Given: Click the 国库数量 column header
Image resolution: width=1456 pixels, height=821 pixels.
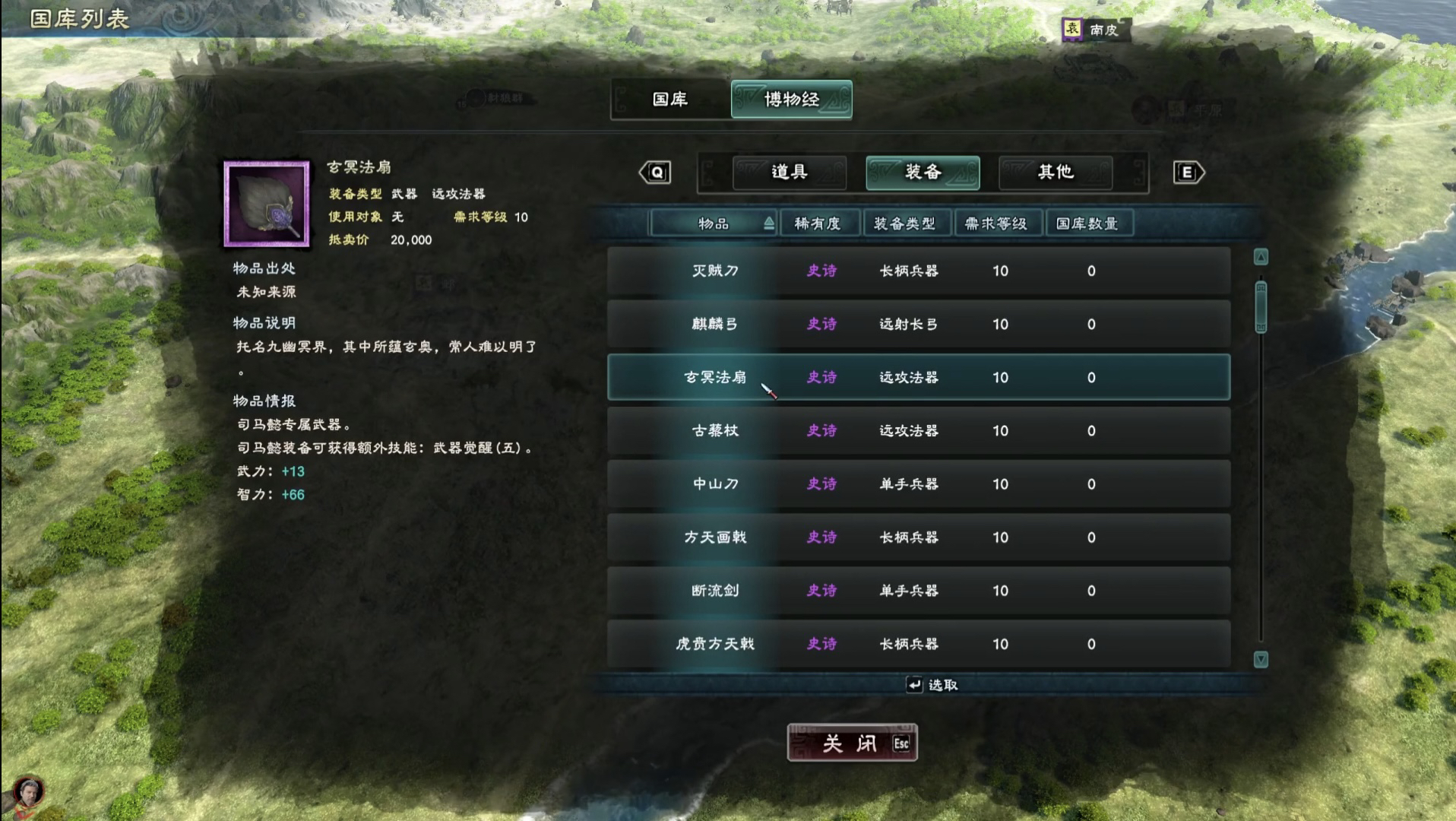Looking at the screenshot, I should [1088, 223].
